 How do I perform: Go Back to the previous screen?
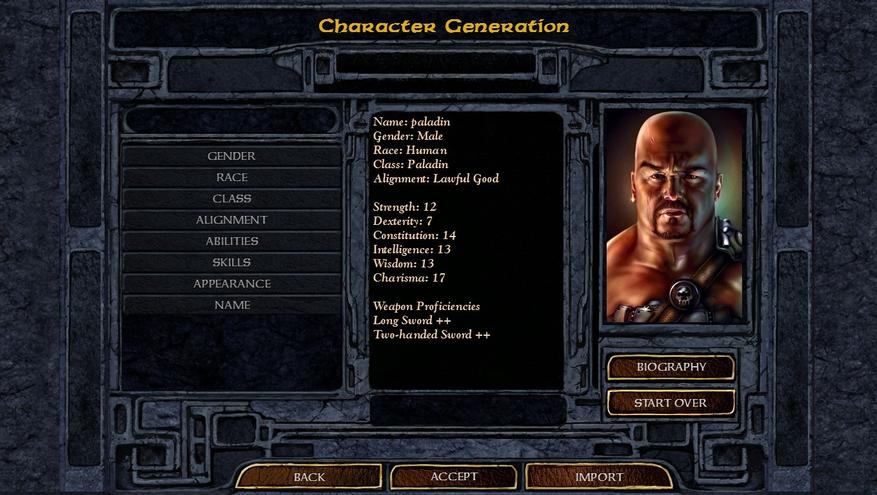(x=309, y=477)
